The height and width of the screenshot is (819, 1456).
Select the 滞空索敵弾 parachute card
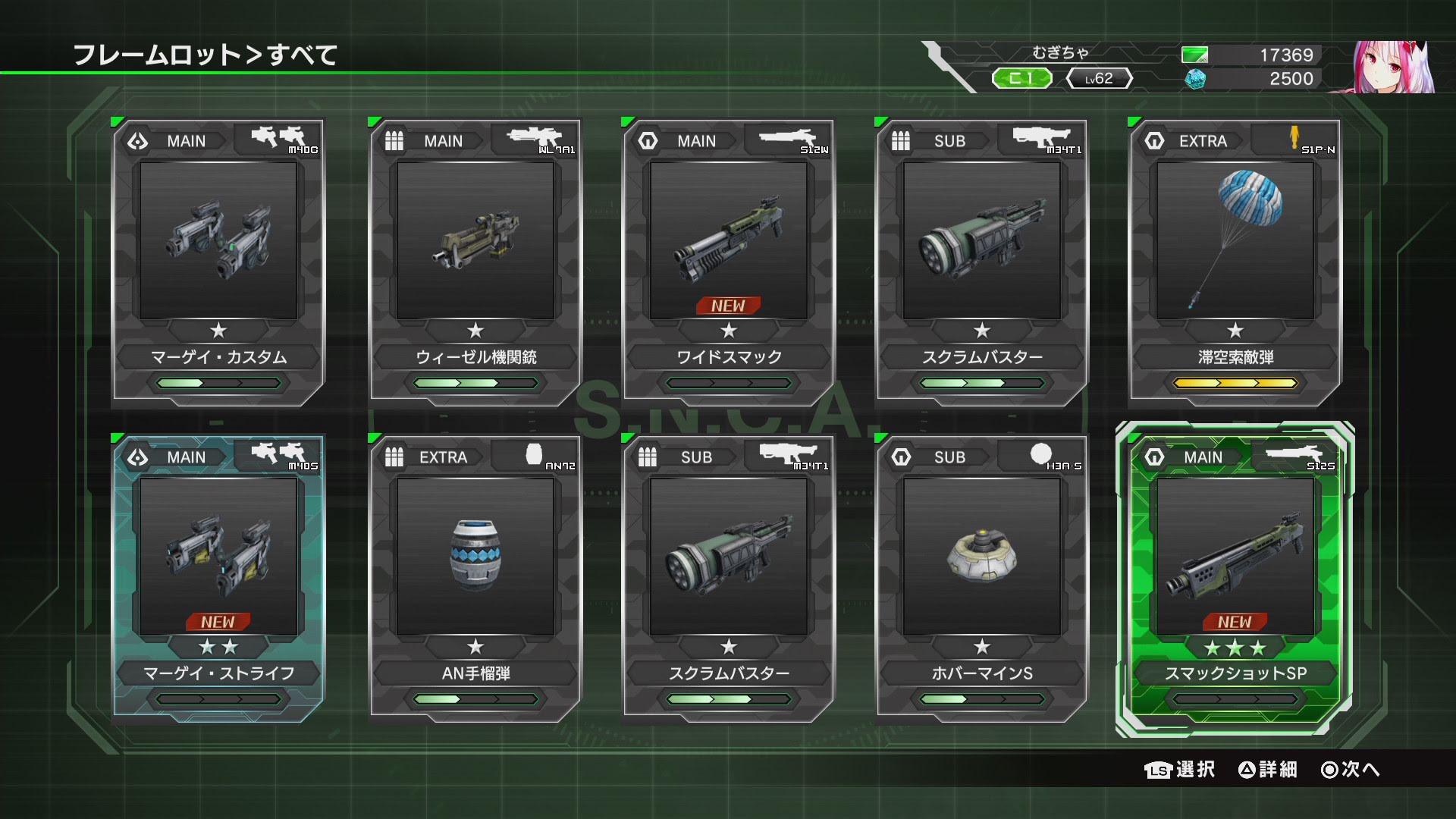pyautogui.click(x=1235, y=262)
